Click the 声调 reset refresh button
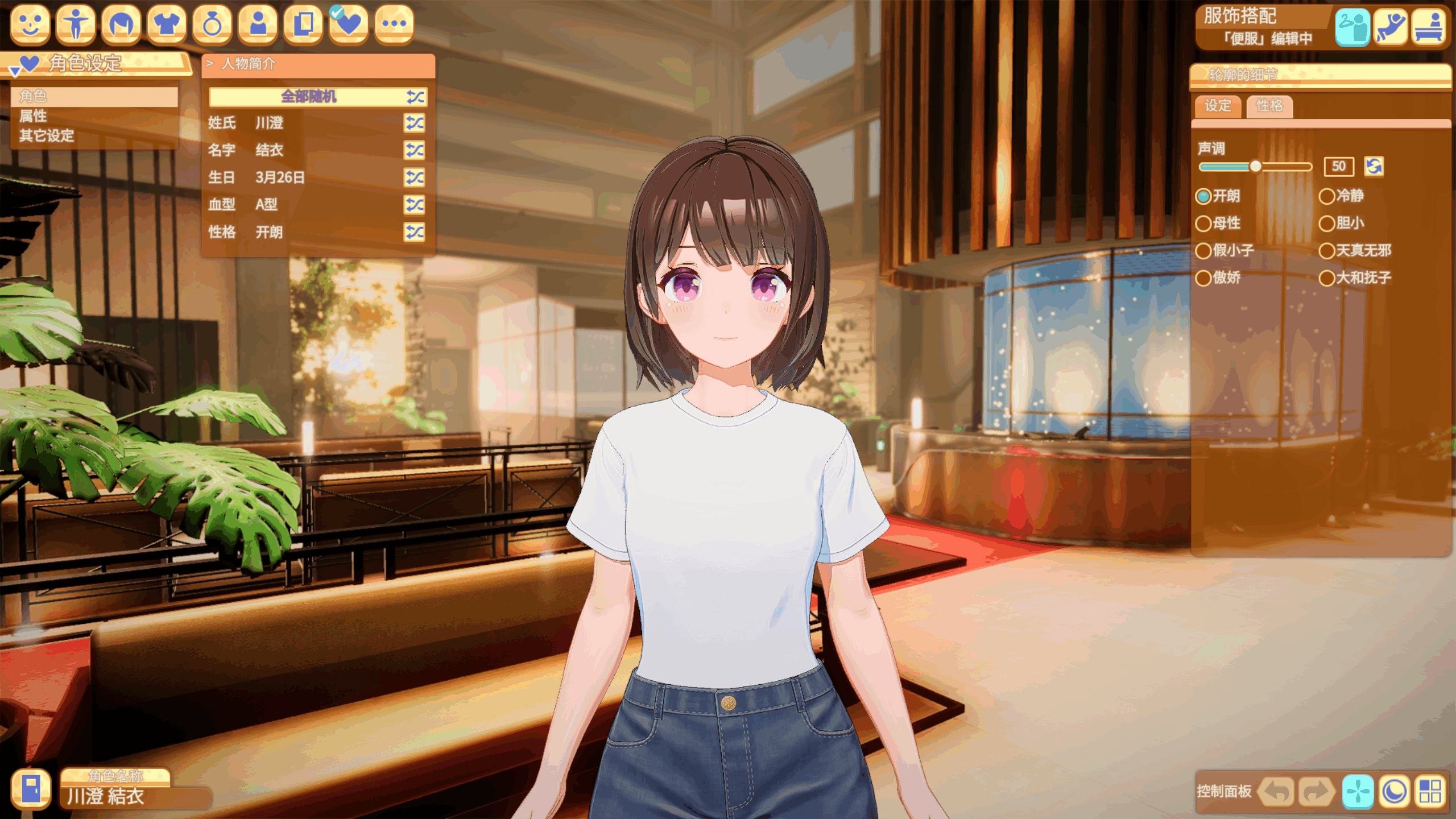The image size is (1456, 819). pos(1375,167)
